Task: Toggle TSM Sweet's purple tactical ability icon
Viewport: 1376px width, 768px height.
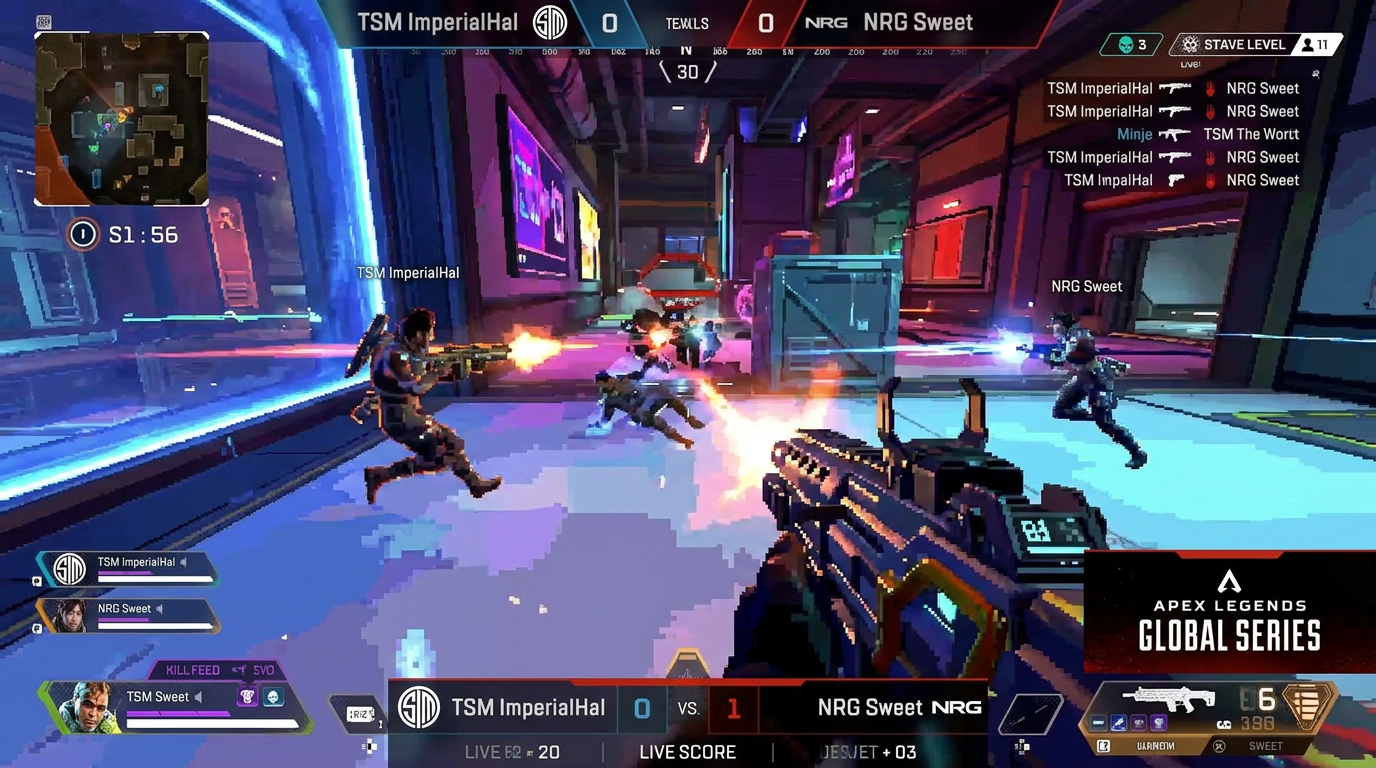Action: [248, 696]
